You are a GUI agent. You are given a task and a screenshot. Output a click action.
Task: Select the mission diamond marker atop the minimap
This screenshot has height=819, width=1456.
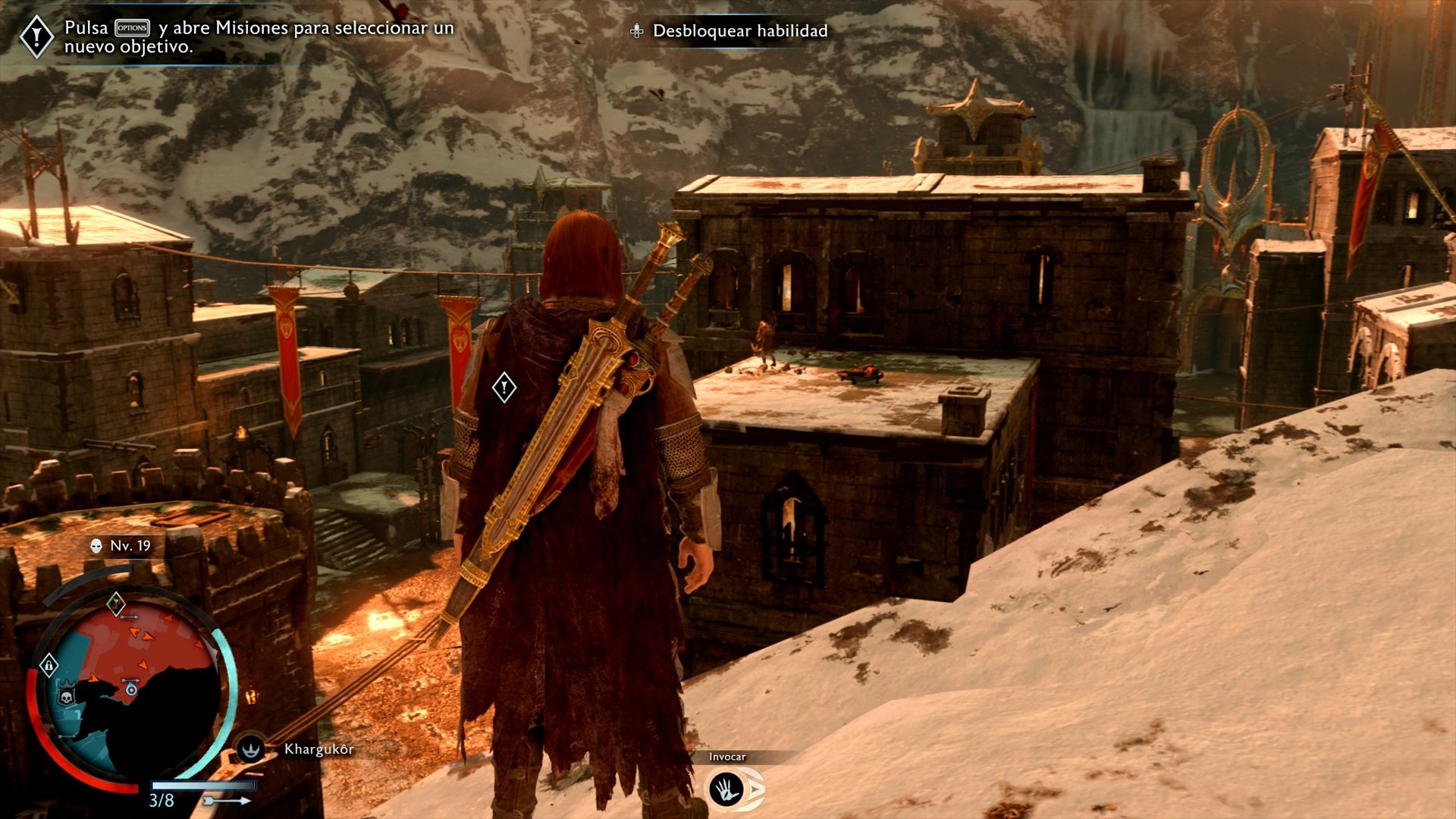tap(115, 604)
